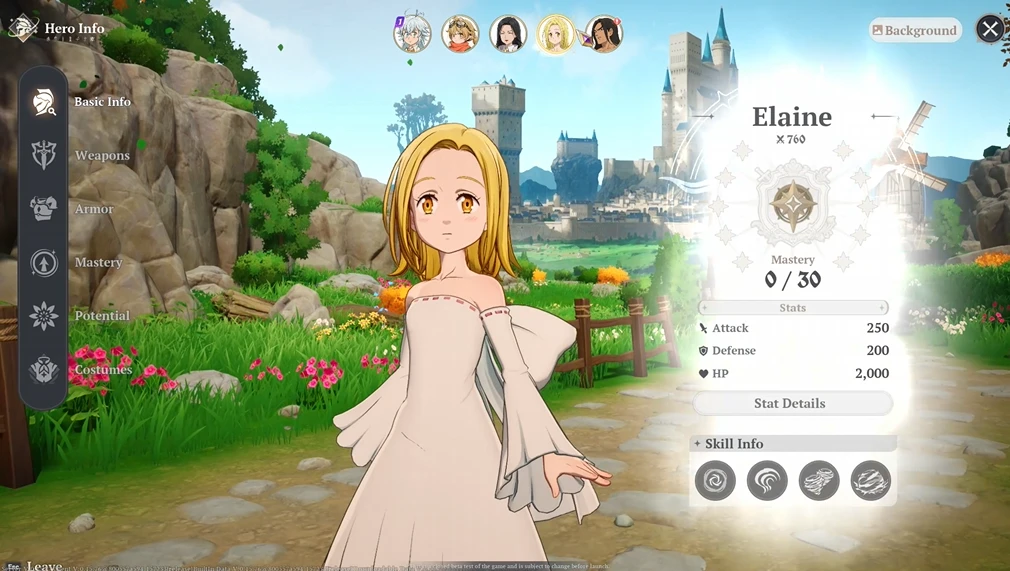
Task: Show the twin tornado skill info
Action: (x=819, y=481)
